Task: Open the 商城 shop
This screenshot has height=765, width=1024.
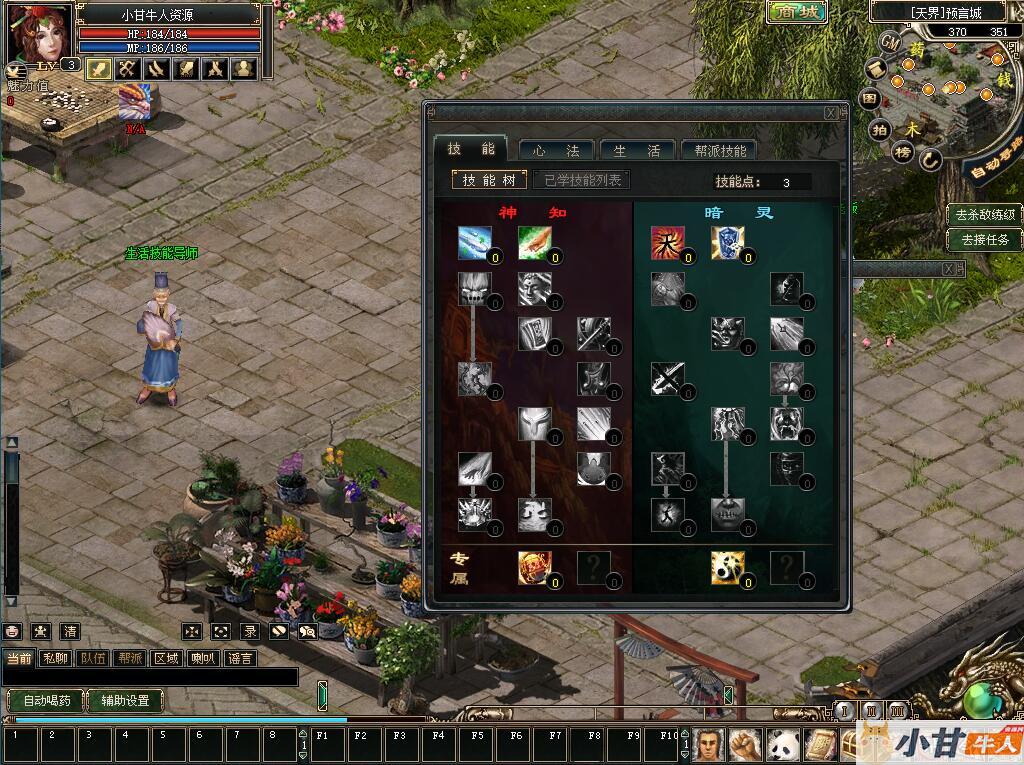Action: [x=797, y=12]
